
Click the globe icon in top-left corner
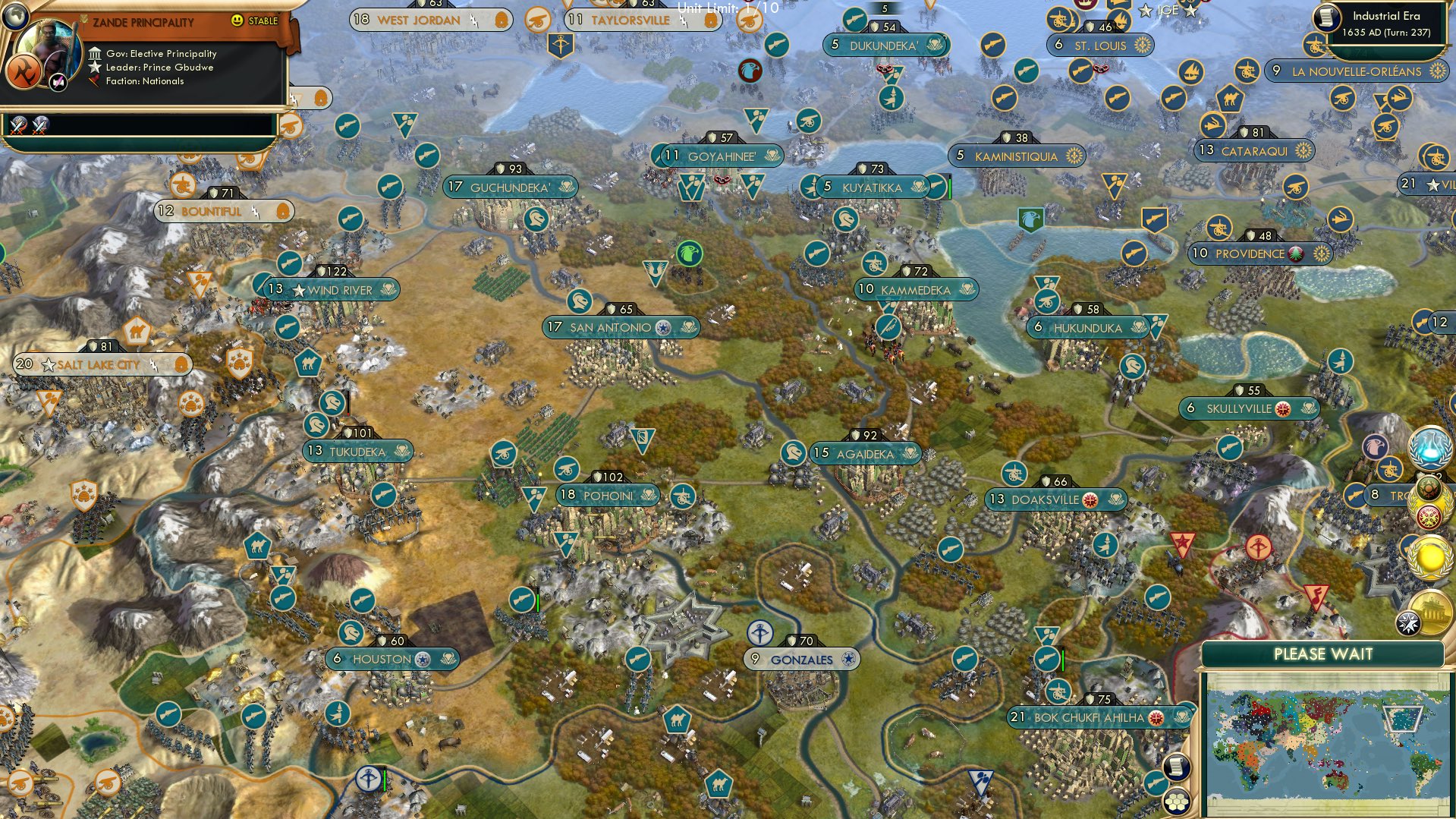pos(16,17)
